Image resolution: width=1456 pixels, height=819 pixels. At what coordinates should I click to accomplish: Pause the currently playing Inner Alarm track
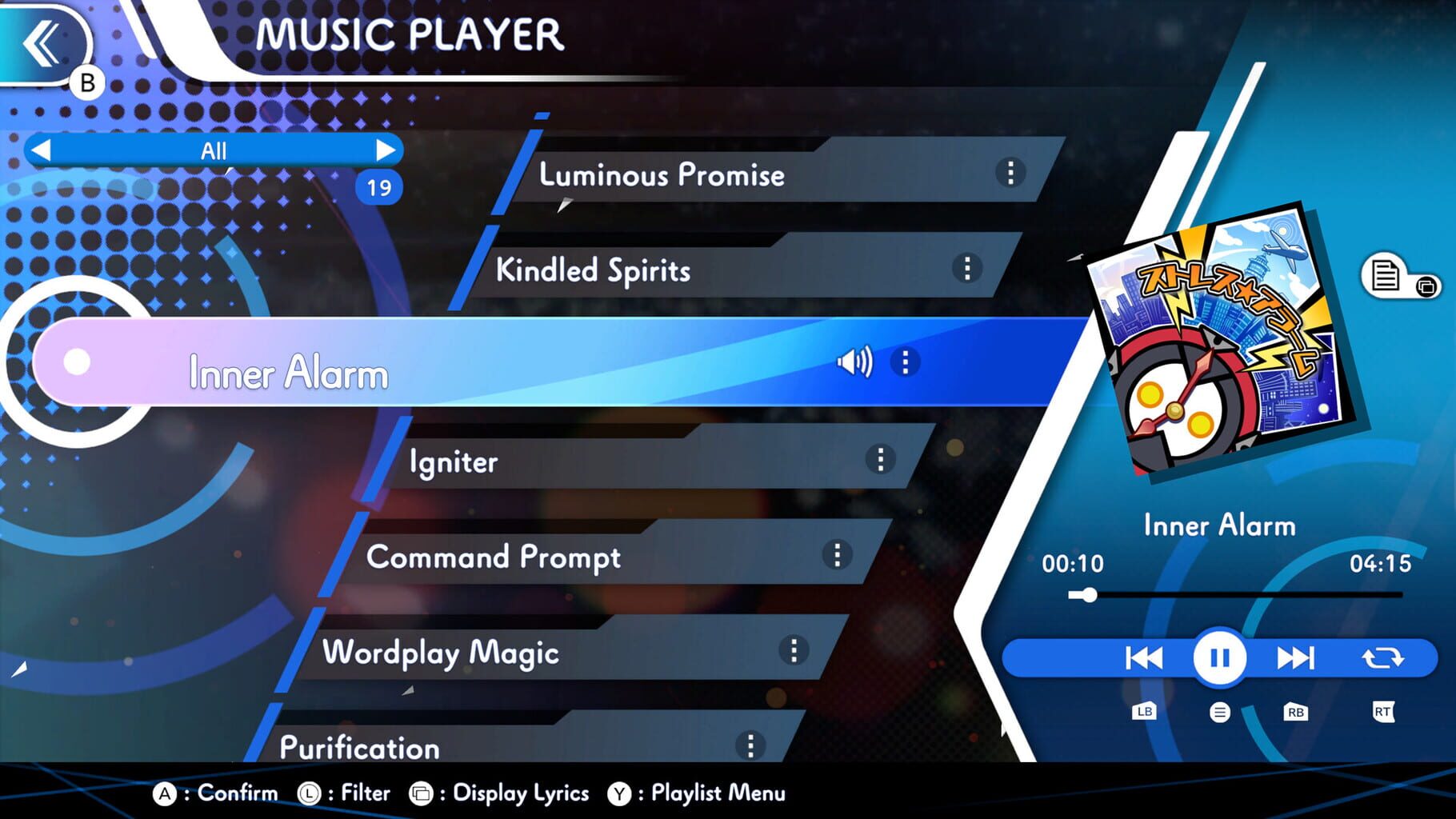click(1218, 657)
